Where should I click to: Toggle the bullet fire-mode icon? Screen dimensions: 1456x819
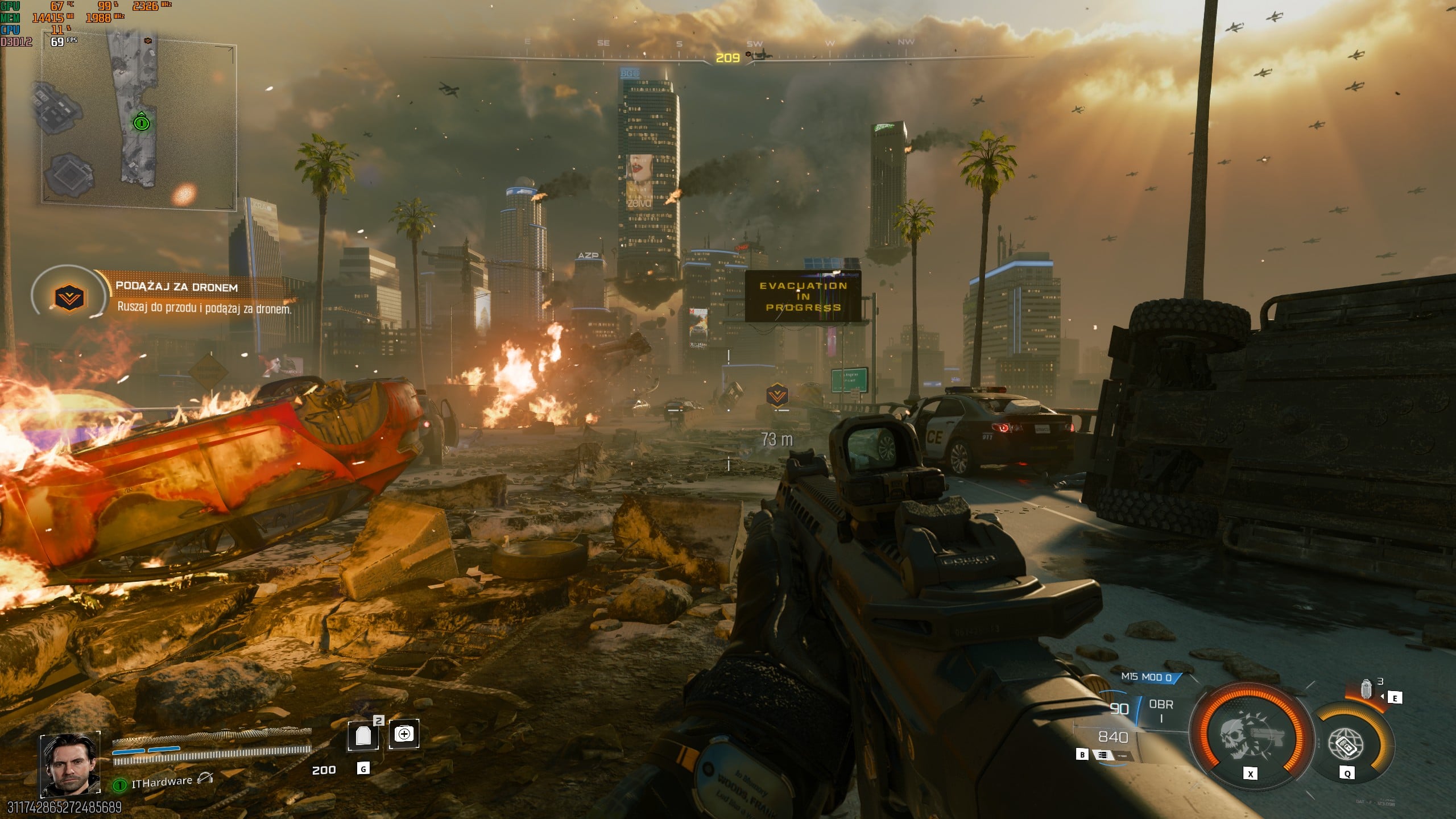1103,755
